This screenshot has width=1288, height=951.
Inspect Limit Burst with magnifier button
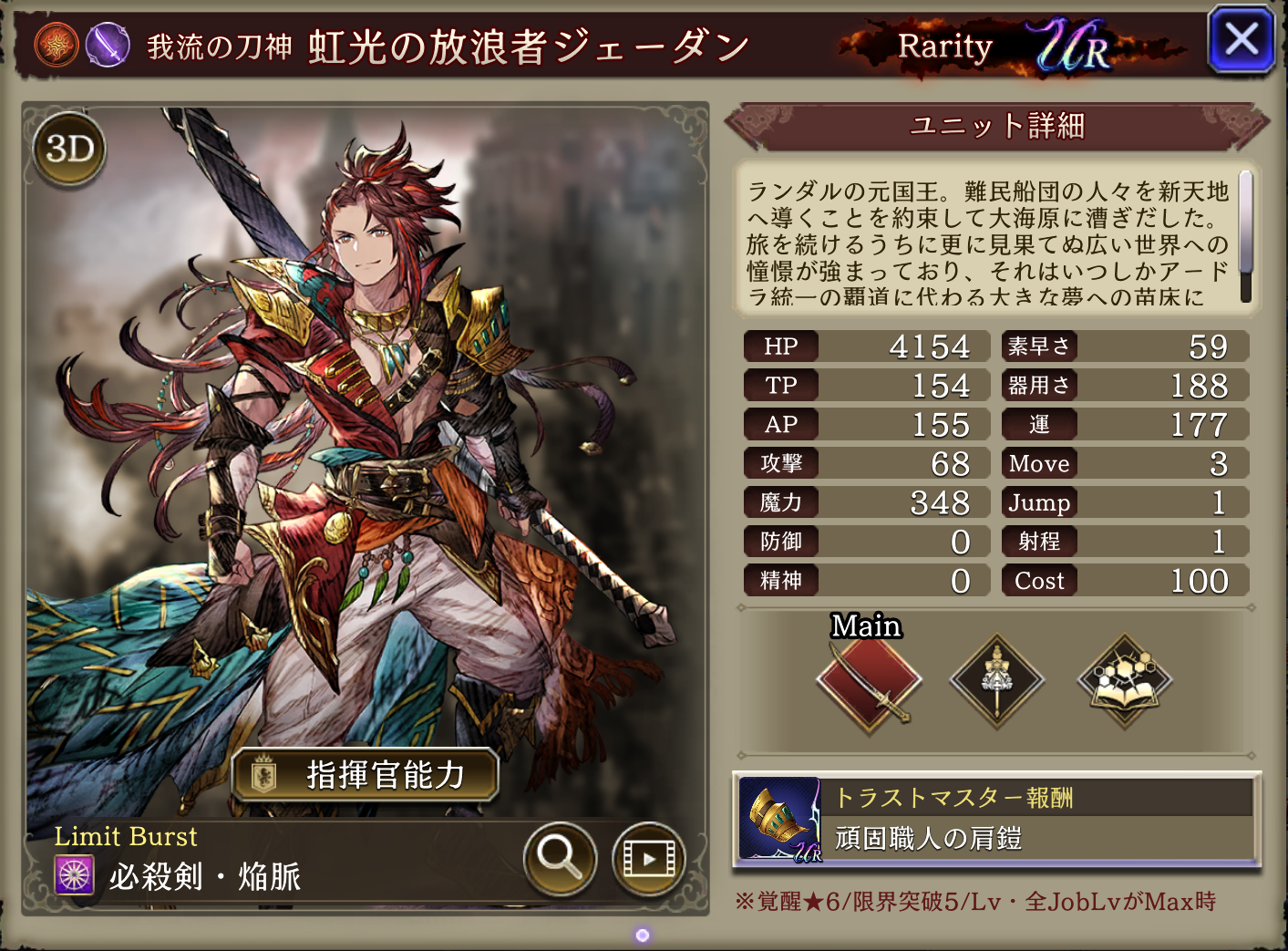click(560, 857)
